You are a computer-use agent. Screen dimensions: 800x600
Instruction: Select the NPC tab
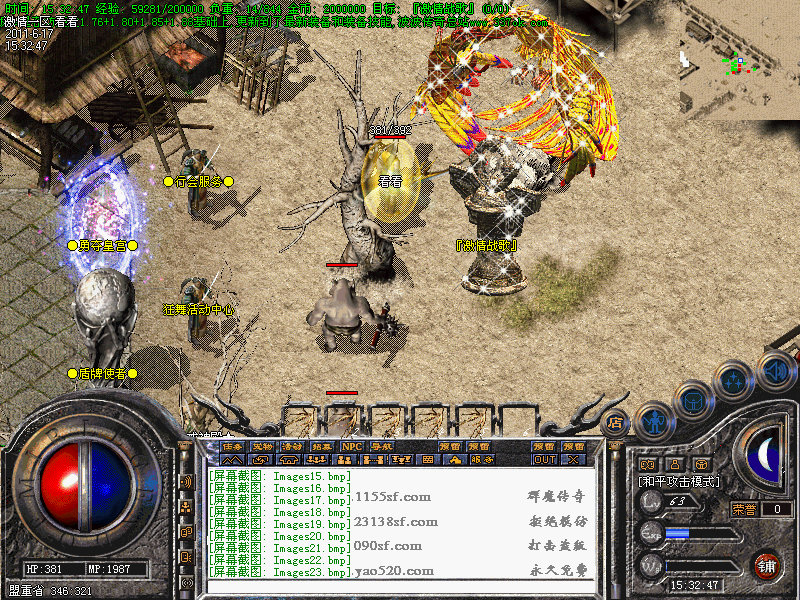click(x=352, y=447)
